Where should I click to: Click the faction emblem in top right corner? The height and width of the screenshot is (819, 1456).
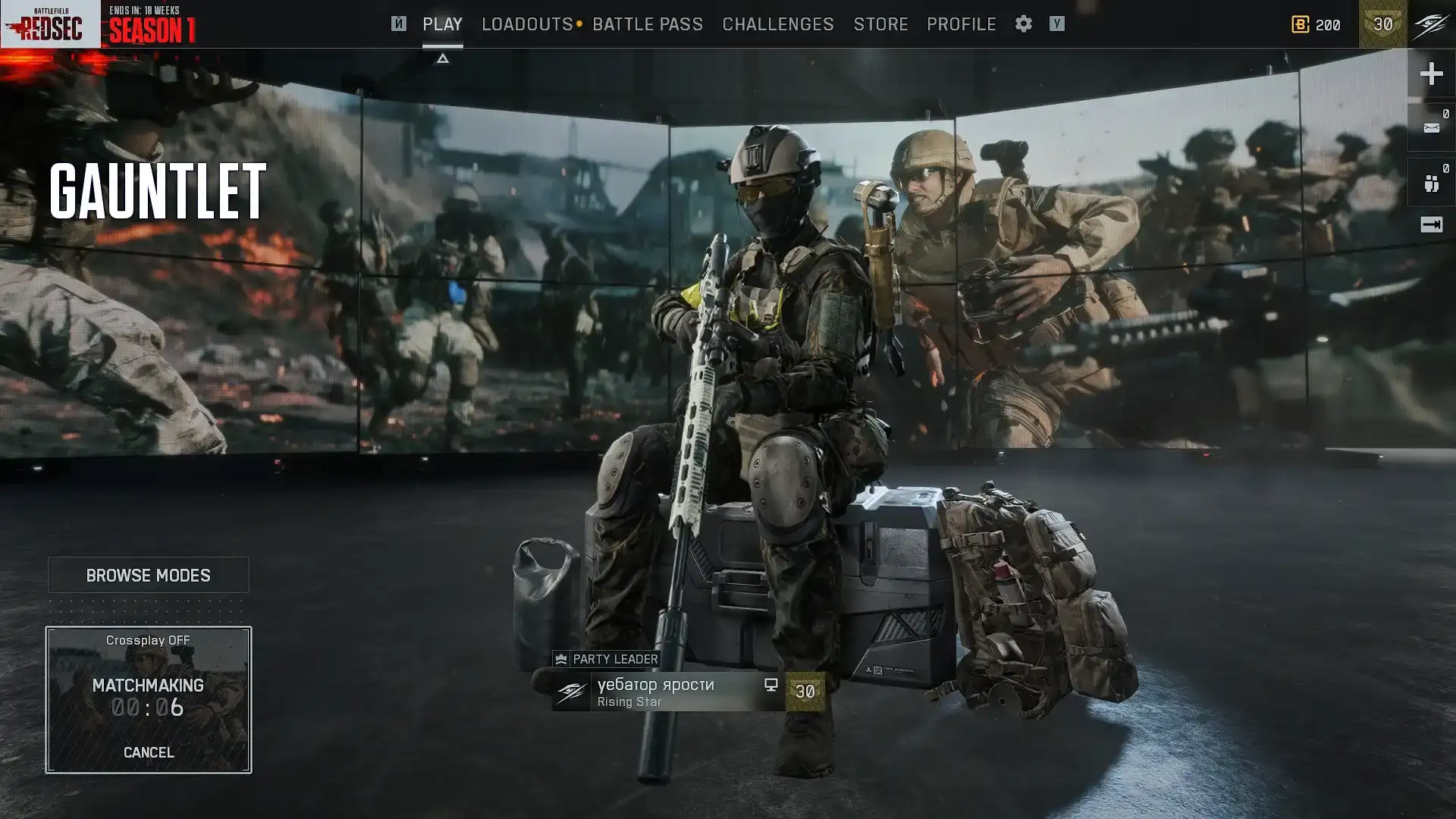(x=1429, y=24)
